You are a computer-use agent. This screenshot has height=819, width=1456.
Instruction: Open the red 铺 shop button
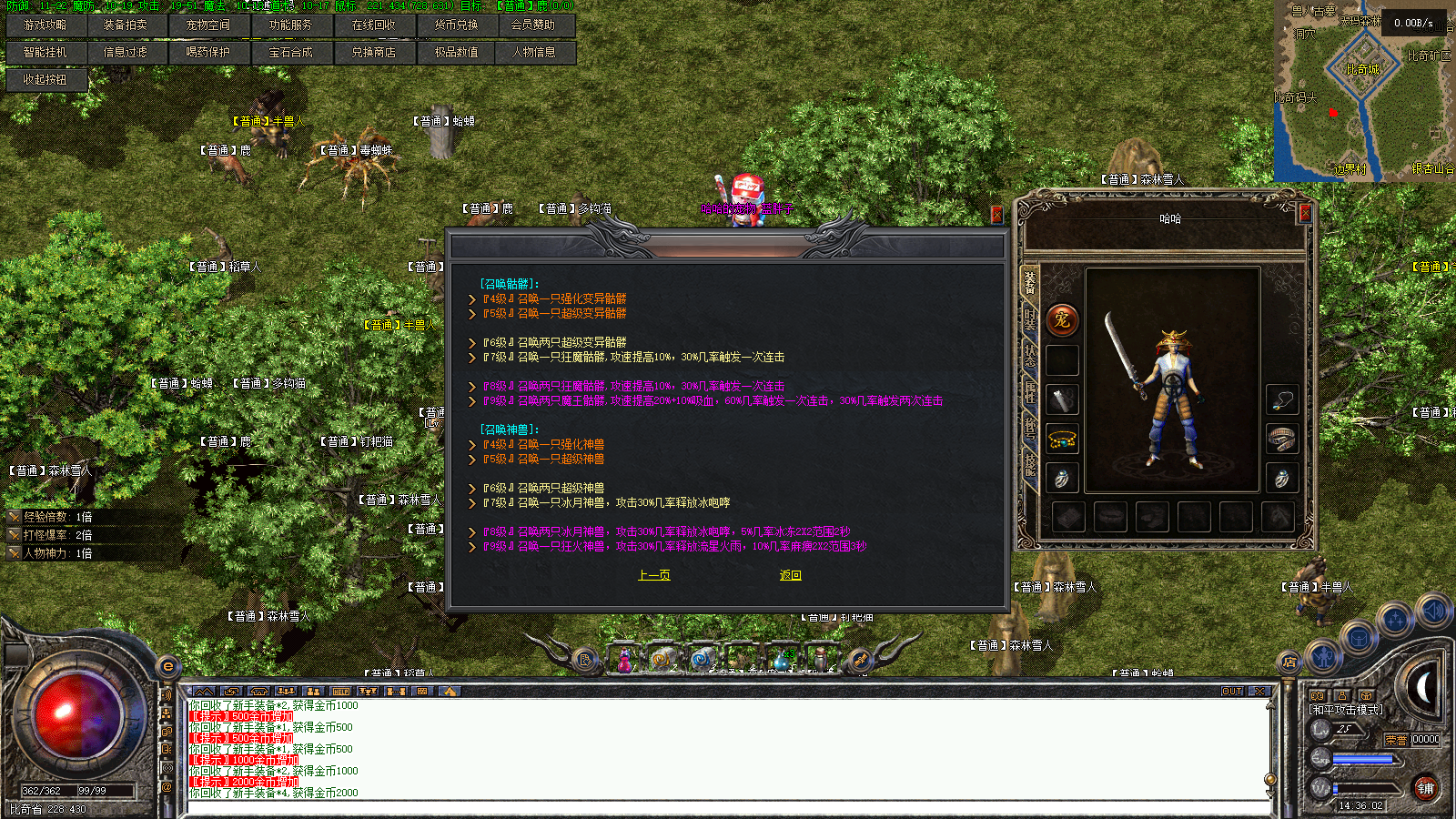(x=1425, y=788)
